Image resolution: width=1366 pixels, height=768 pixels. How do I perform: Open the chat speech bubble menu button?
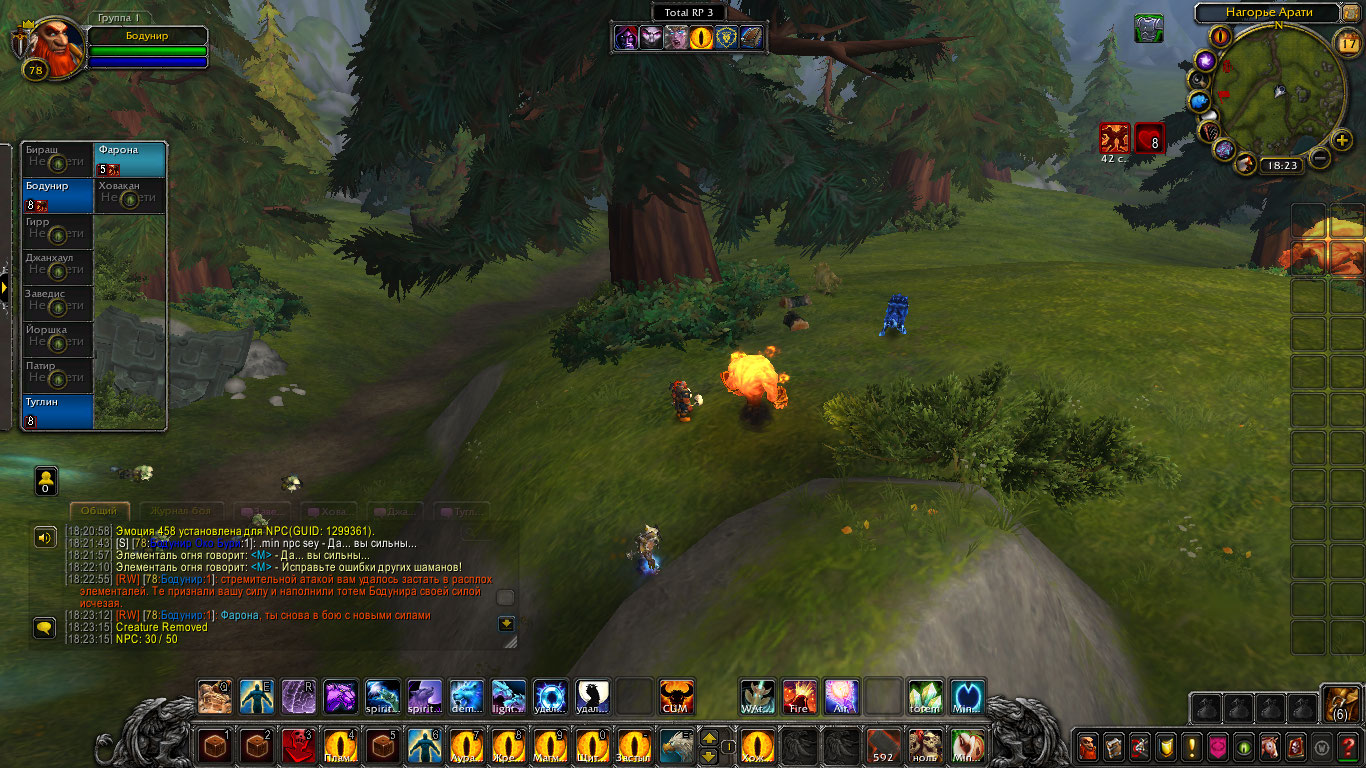(x=45, y=628)
